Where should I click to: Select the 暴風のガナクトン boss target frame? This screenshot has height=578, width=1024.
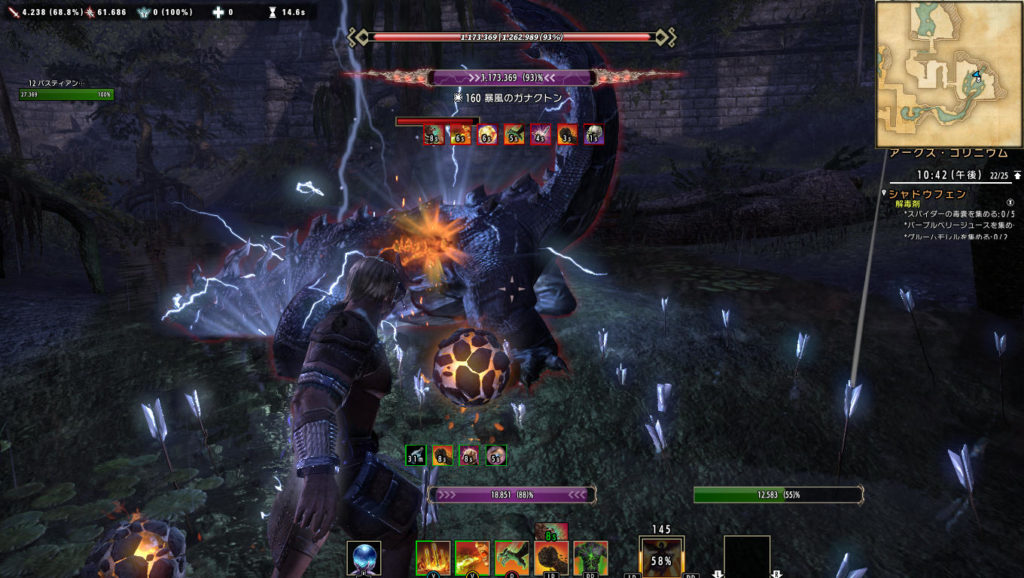pyautogui.click(x=512, y=78)
